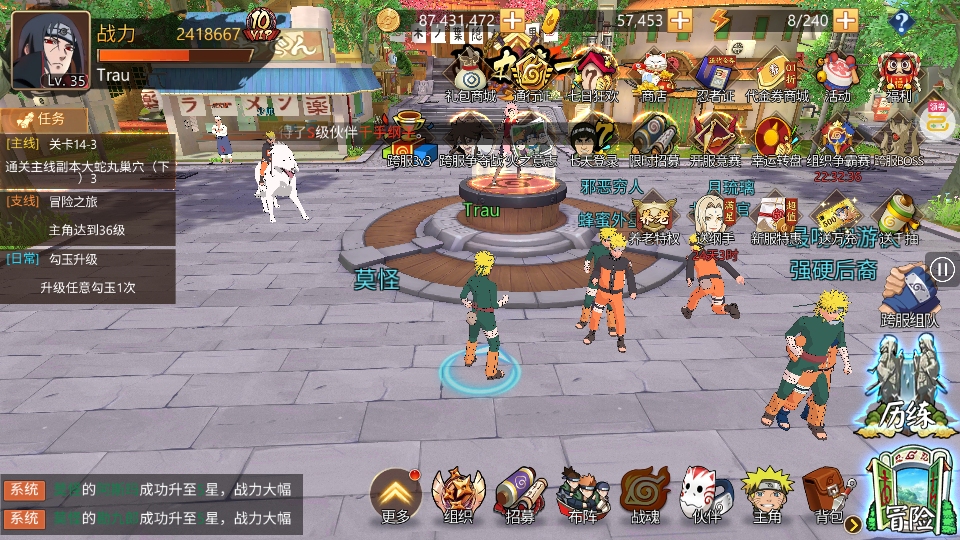960x540 pixels.
Task: Open the 跨服组队 cross-server team icon
Action: (x=910, y=295)
